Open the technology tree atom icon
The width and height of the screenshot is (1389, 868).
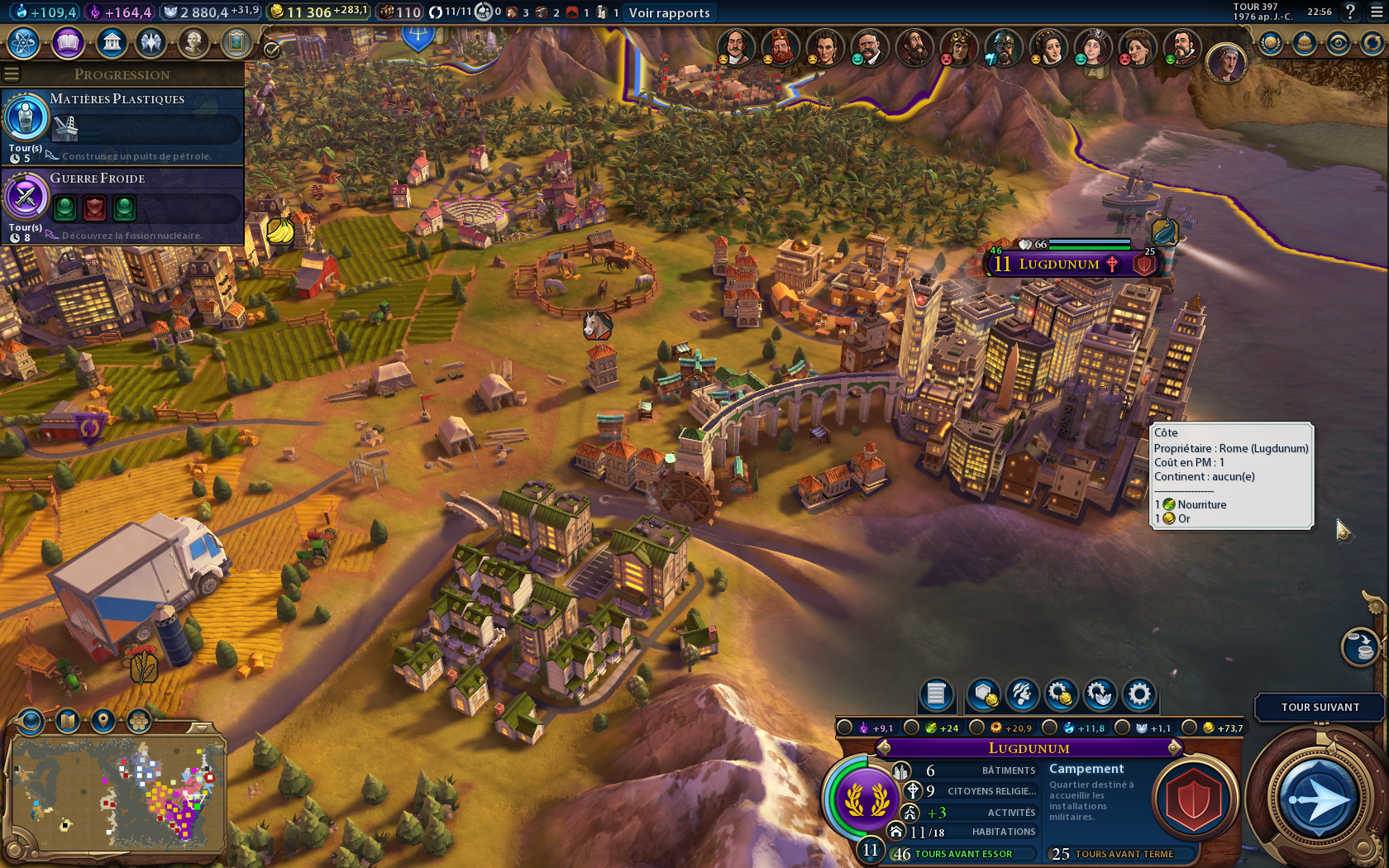pos(24,43)
